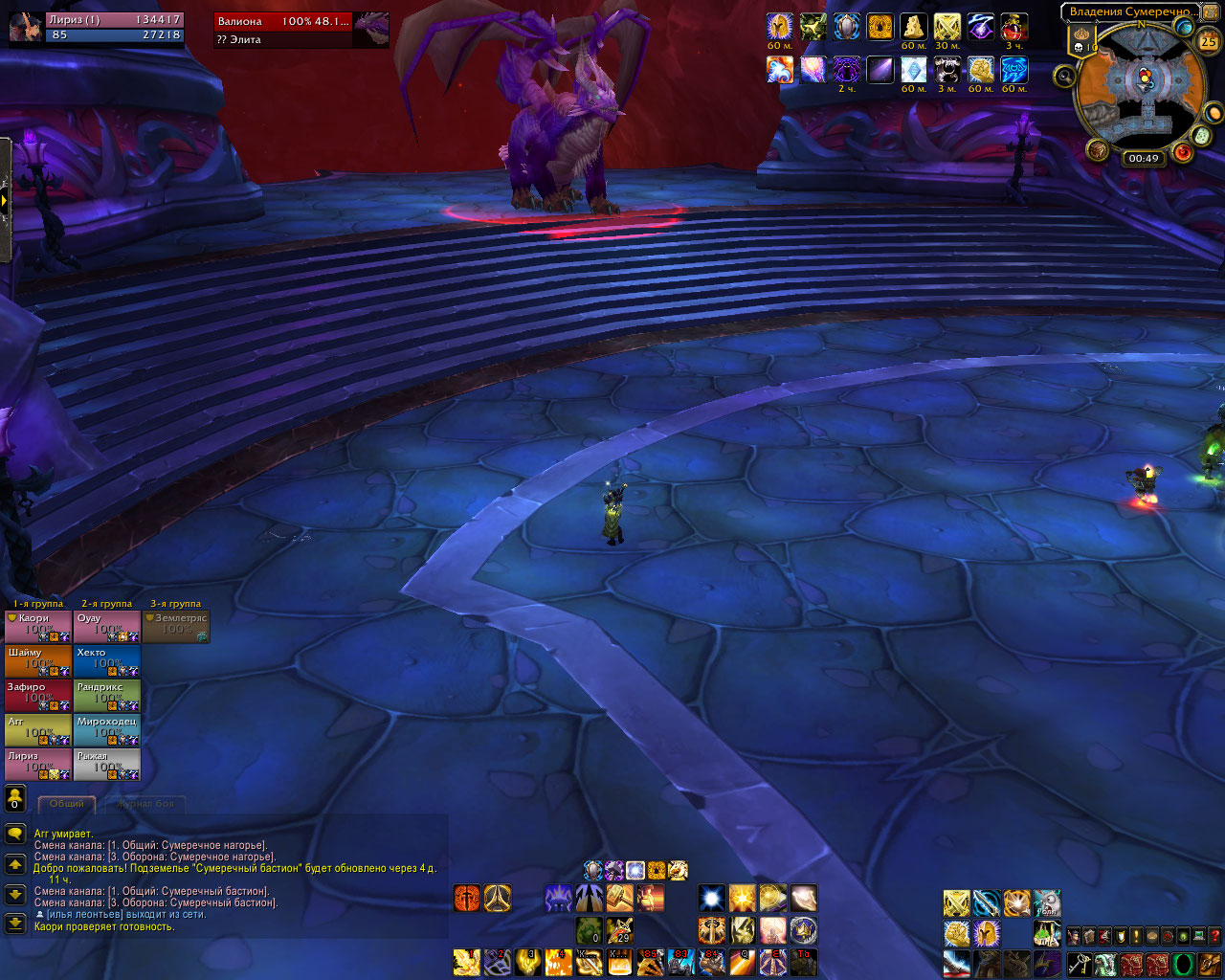Click the minimap

[1140, 84]
